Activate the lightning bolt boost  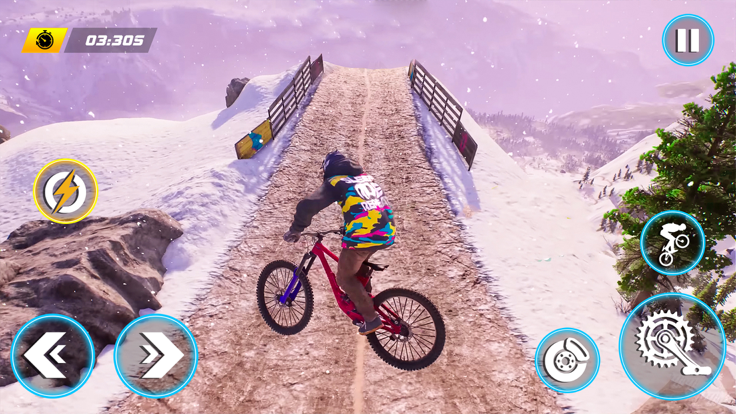pos(66,191)
